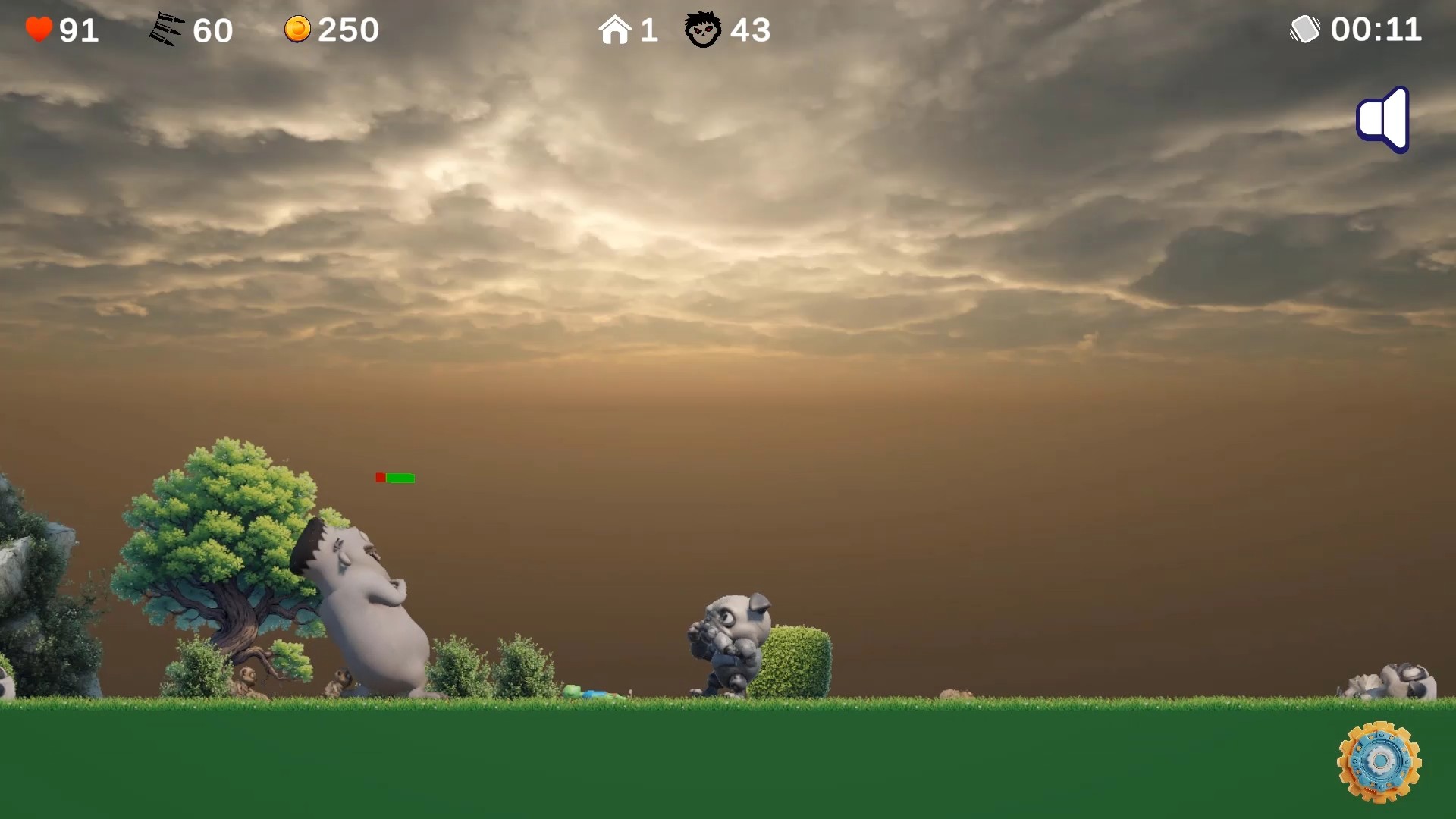This screenshot has width=1456, height=819.
Task: Click the enemy kill count 43
Action: [x=751, y=30]
